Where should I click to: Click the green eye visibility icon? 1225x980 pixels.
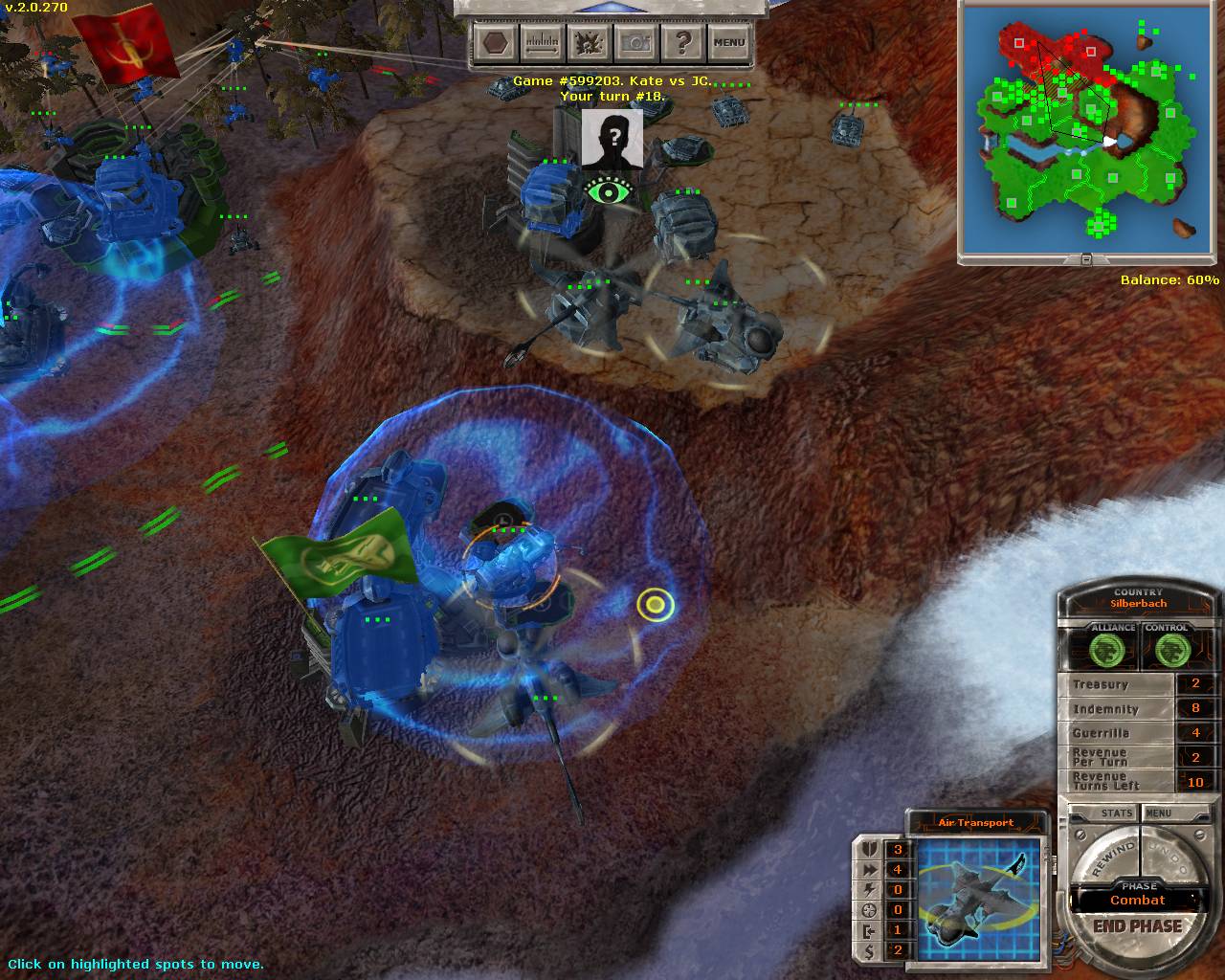tap(607, 191)
